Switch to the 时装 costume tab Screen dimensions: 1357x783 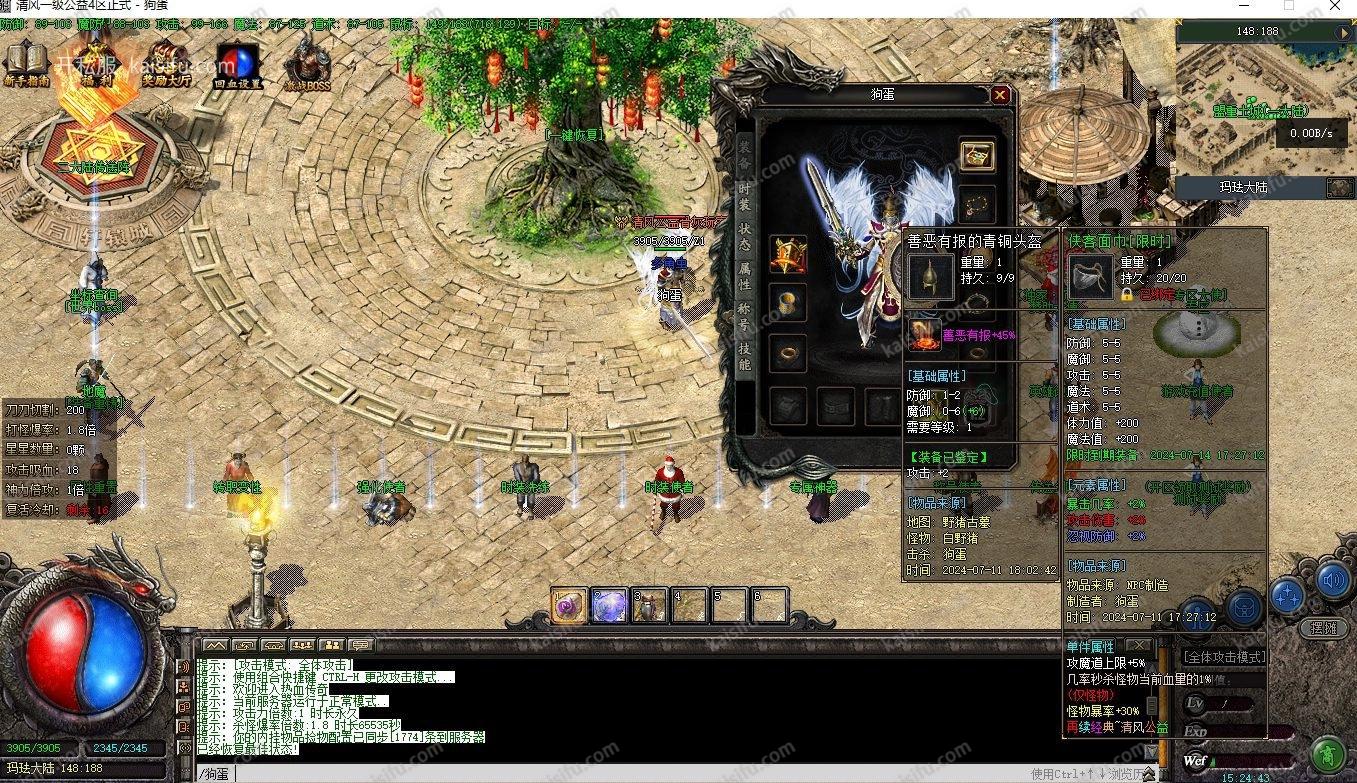pos(745,195)
